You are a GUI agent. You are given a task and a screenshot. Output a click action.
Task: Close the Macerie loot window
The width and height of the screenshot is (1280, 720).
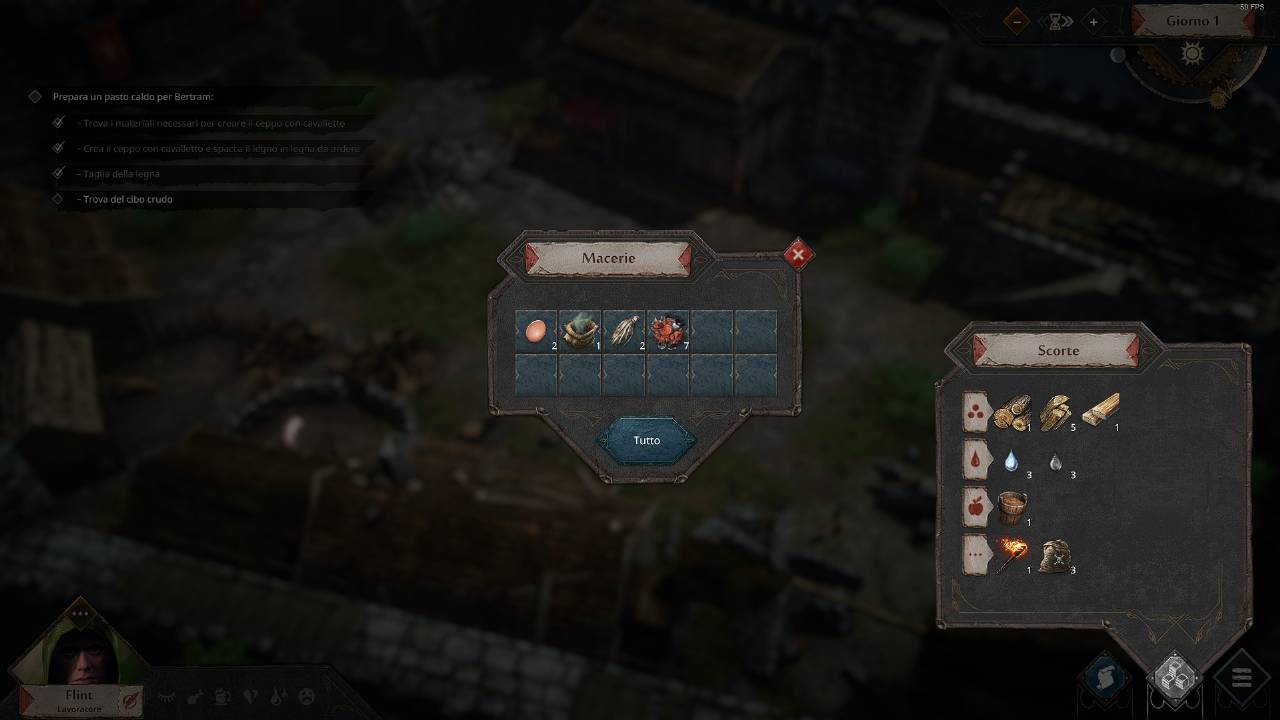click(x=797, y=255)
